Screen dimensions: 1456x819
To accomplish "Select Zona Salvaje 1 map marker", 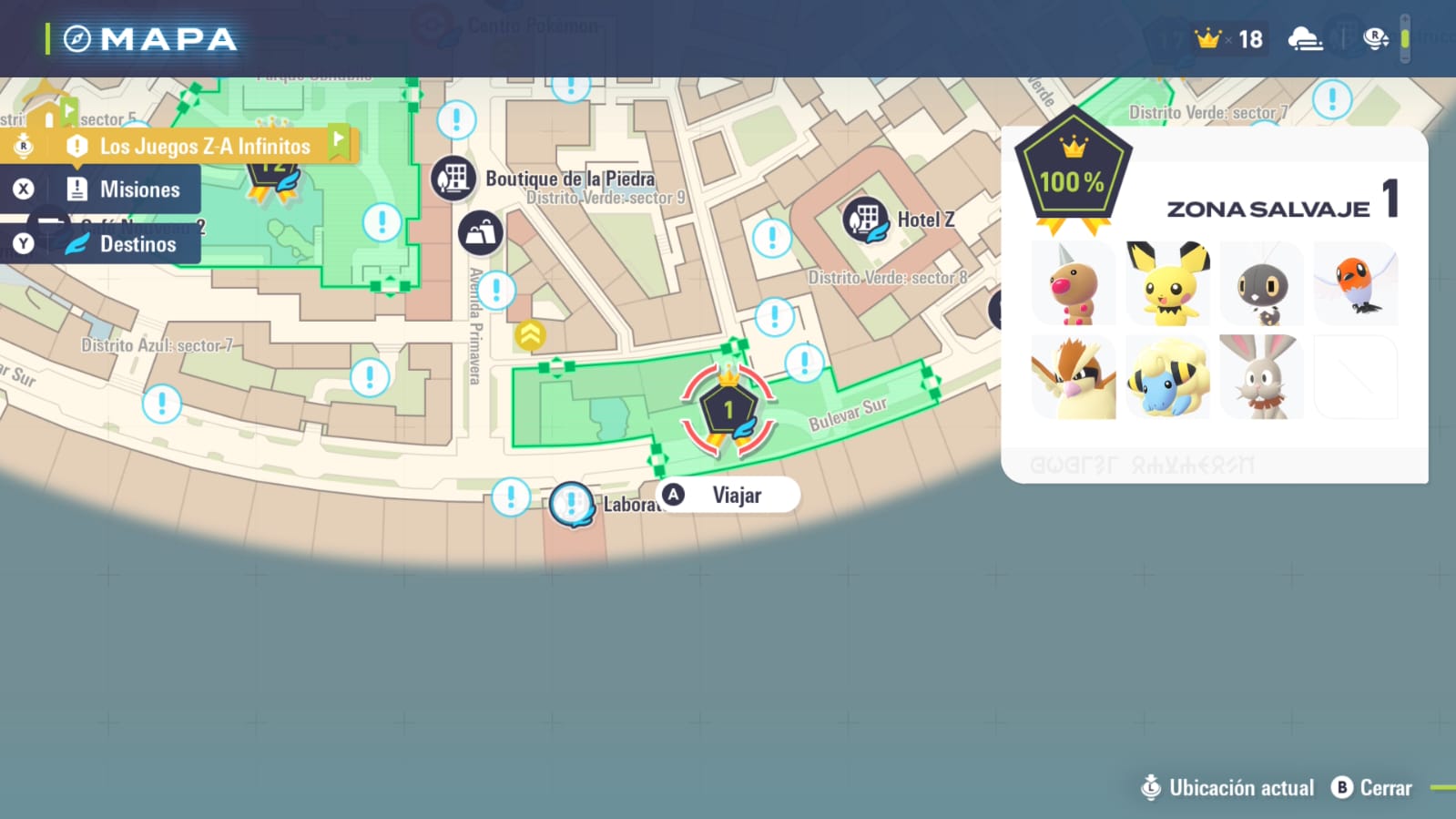I will 728,410.
